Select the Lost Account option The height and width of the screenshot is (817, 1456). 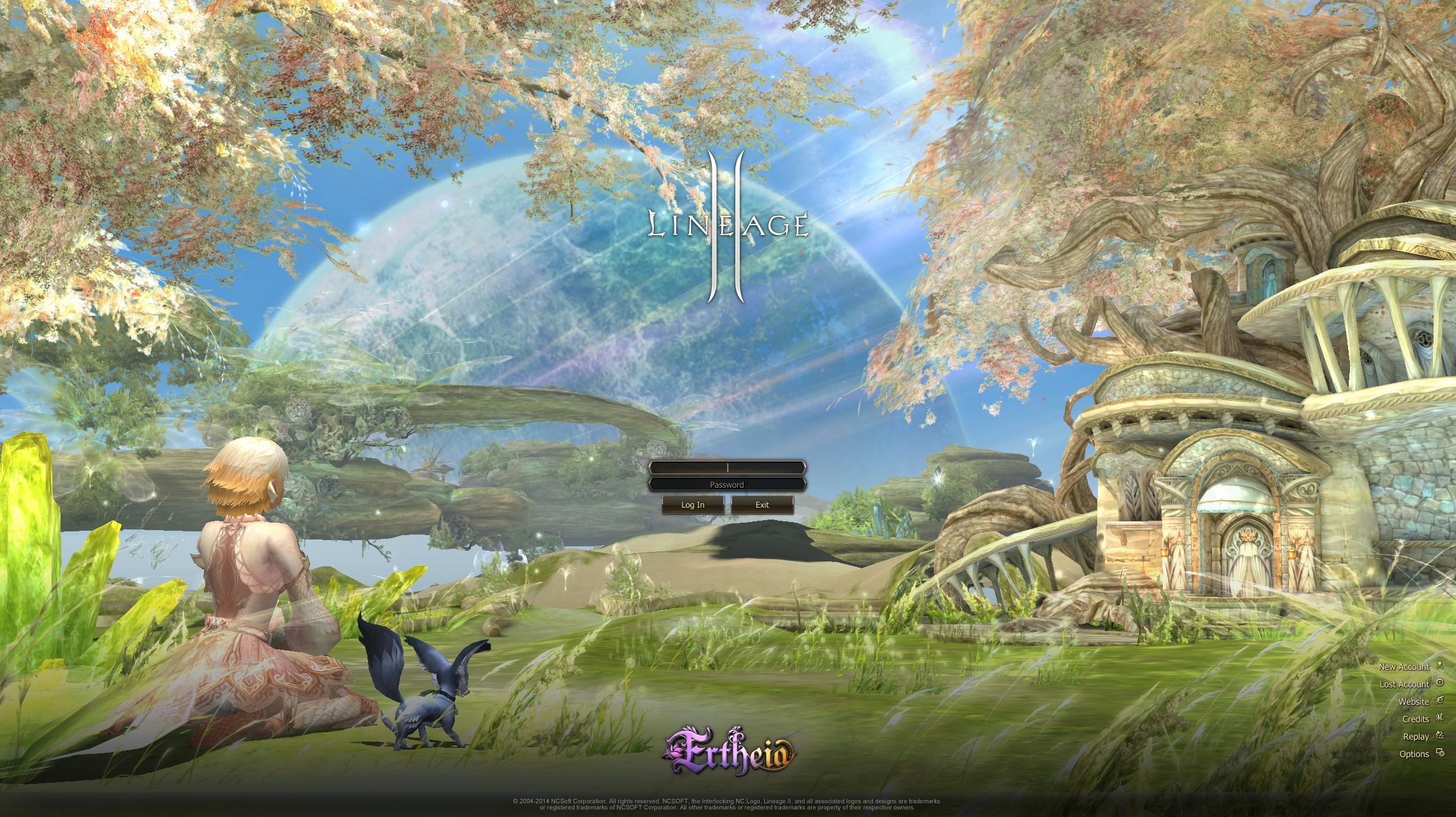(1404, 684)
